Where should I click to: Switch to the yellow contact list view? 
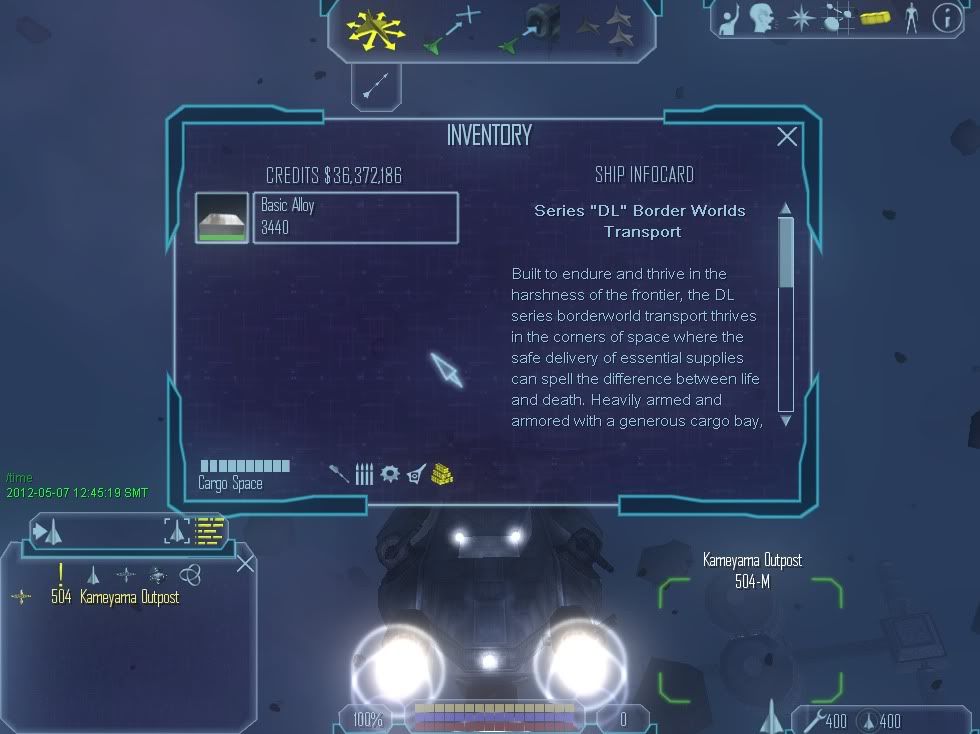(208, 531)
